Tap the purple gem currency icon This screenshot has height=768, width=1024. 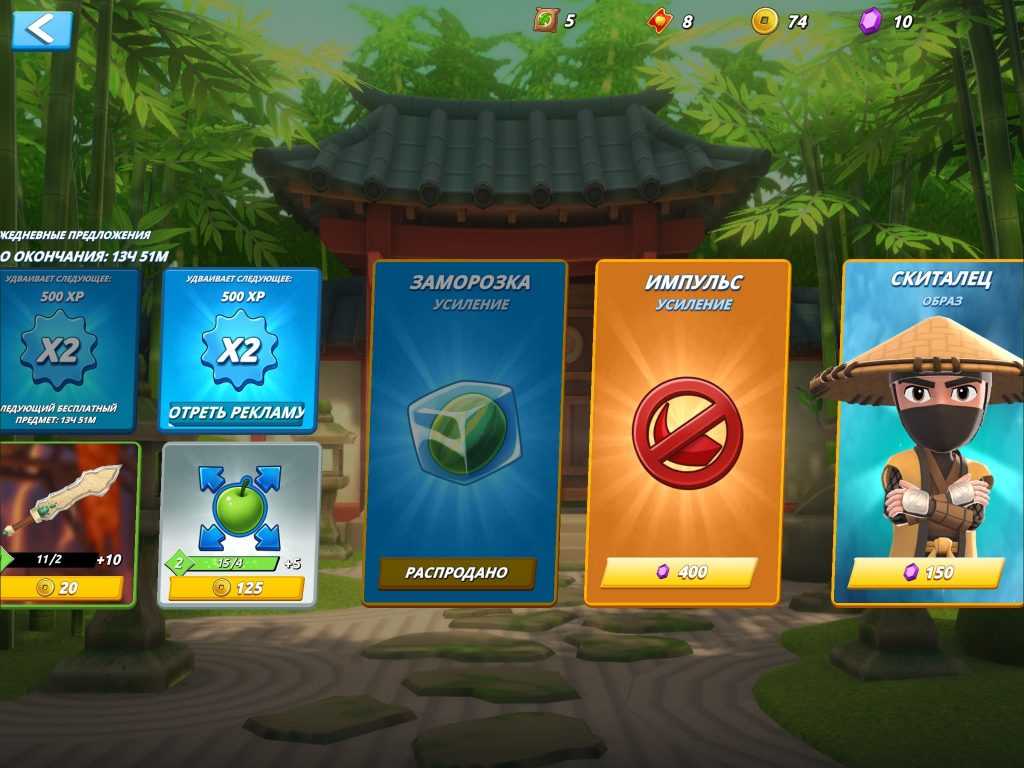(x=871, y=21)
